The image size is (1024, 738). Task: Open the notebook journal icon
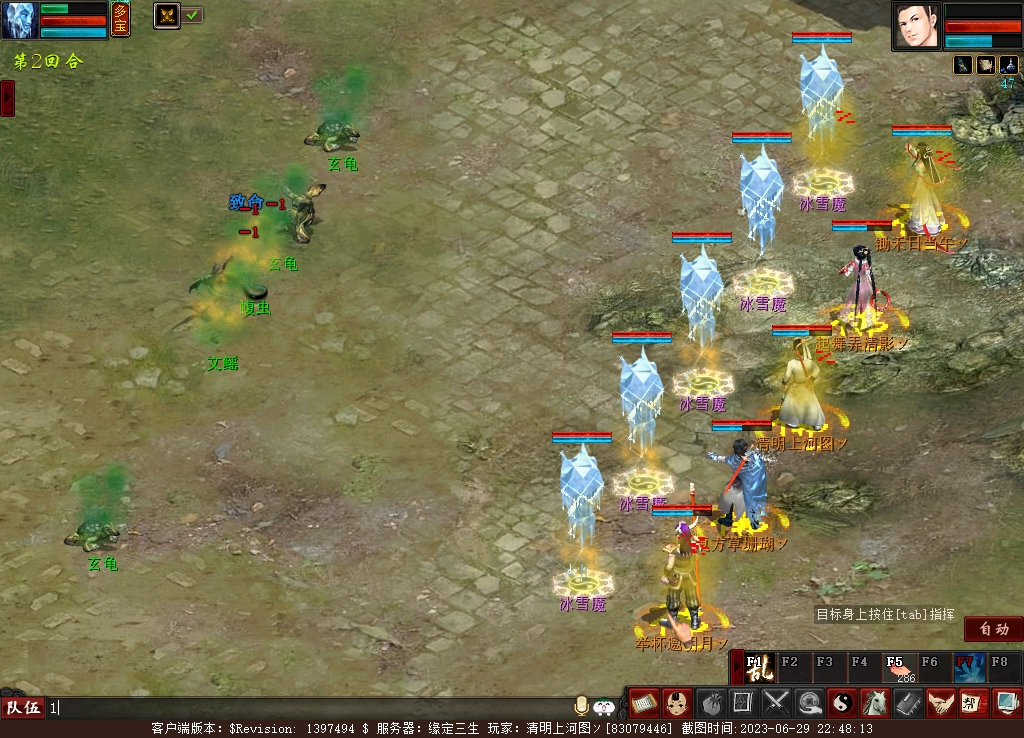908,703
